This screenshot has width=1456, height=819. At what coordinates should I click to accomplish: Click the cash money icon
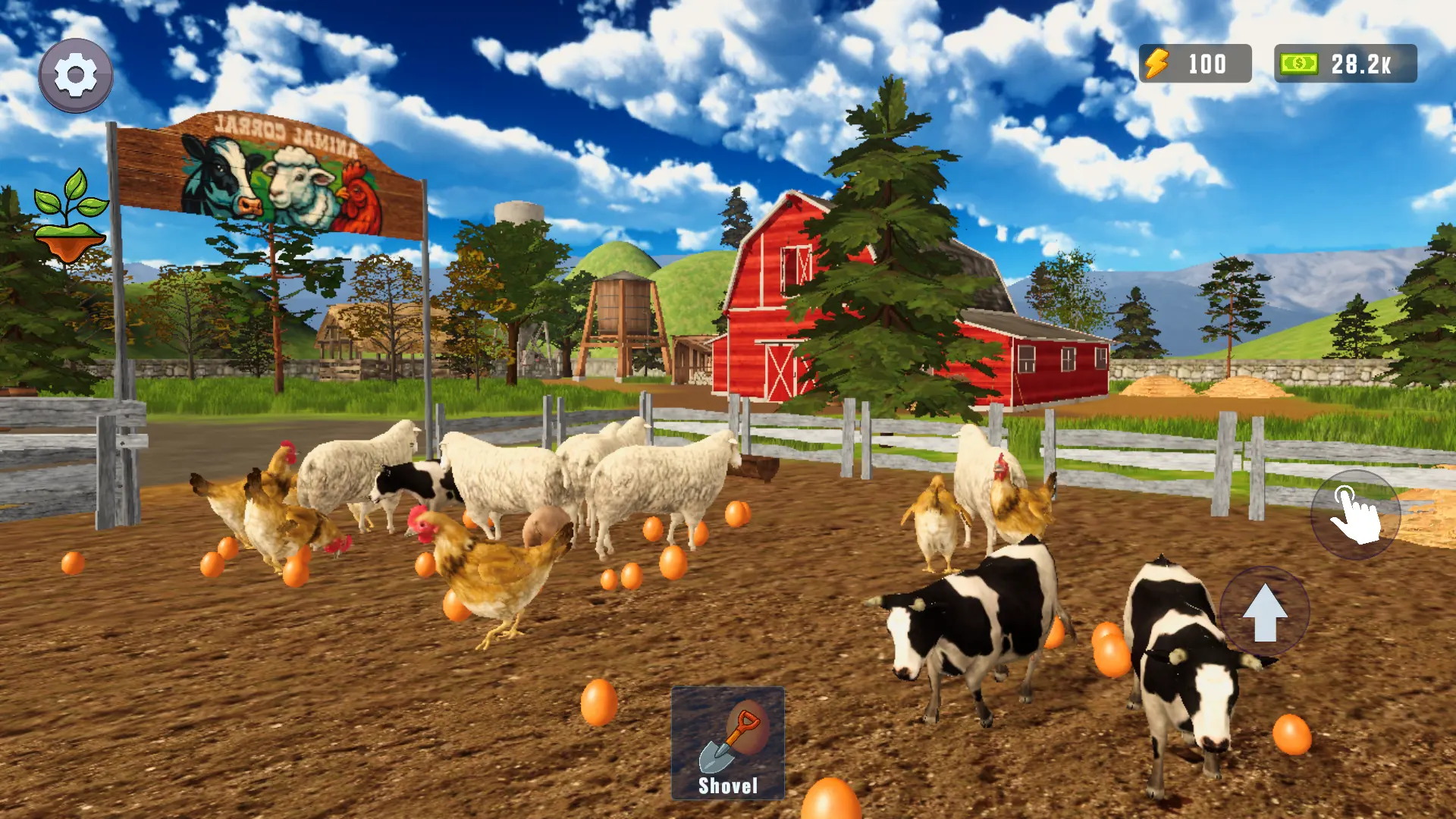[1298, 64]
